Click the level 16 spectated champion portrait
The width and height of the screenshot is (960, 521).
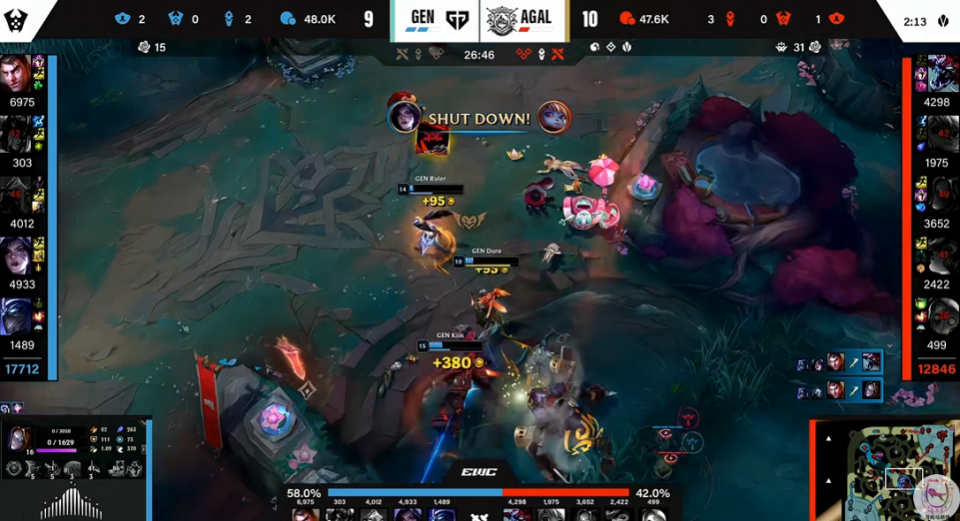click(19, 438)
